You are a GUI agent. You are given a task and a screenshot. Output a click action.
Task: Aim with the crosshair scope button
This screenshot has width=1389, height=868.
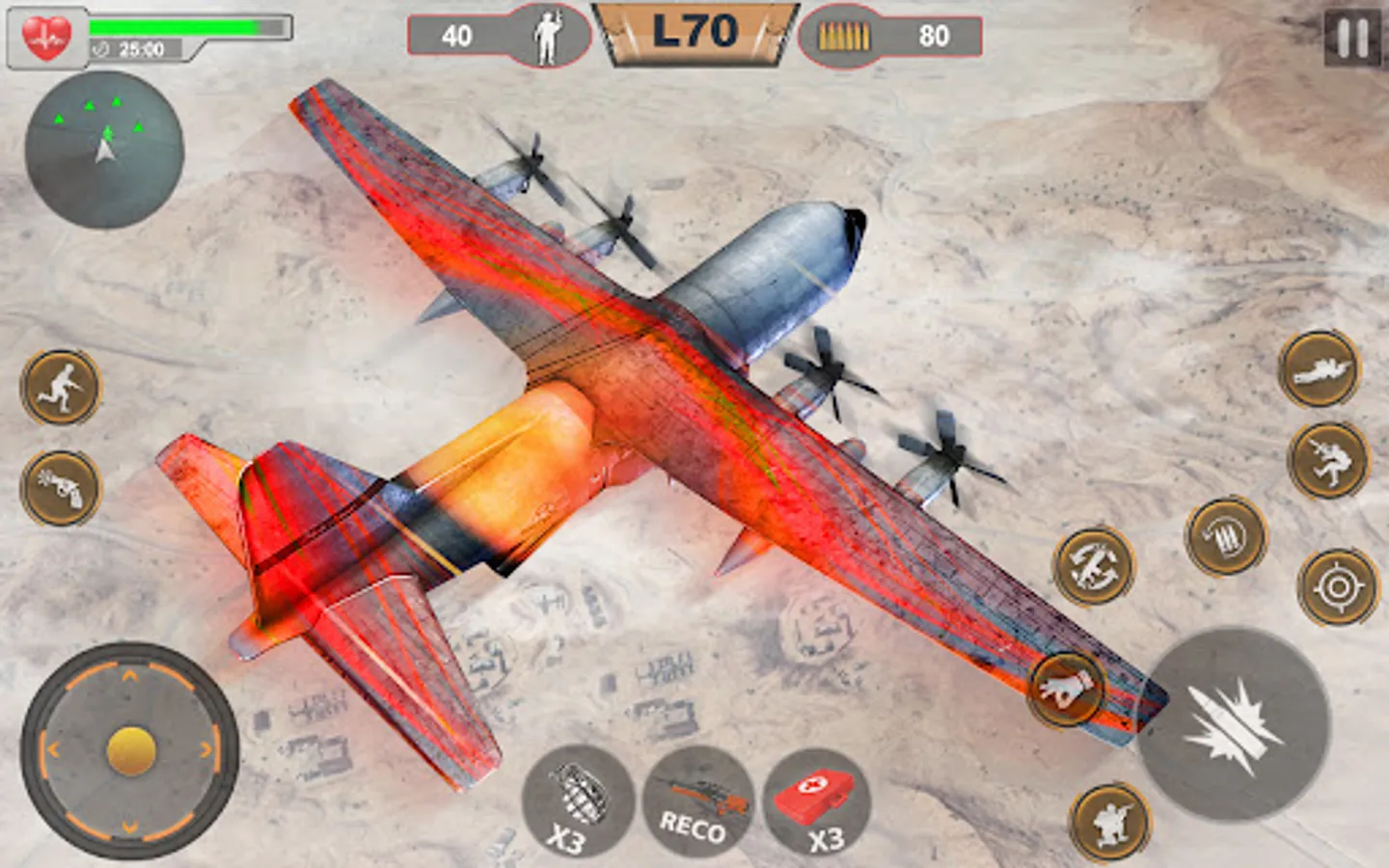click(x=1338, y=585)
